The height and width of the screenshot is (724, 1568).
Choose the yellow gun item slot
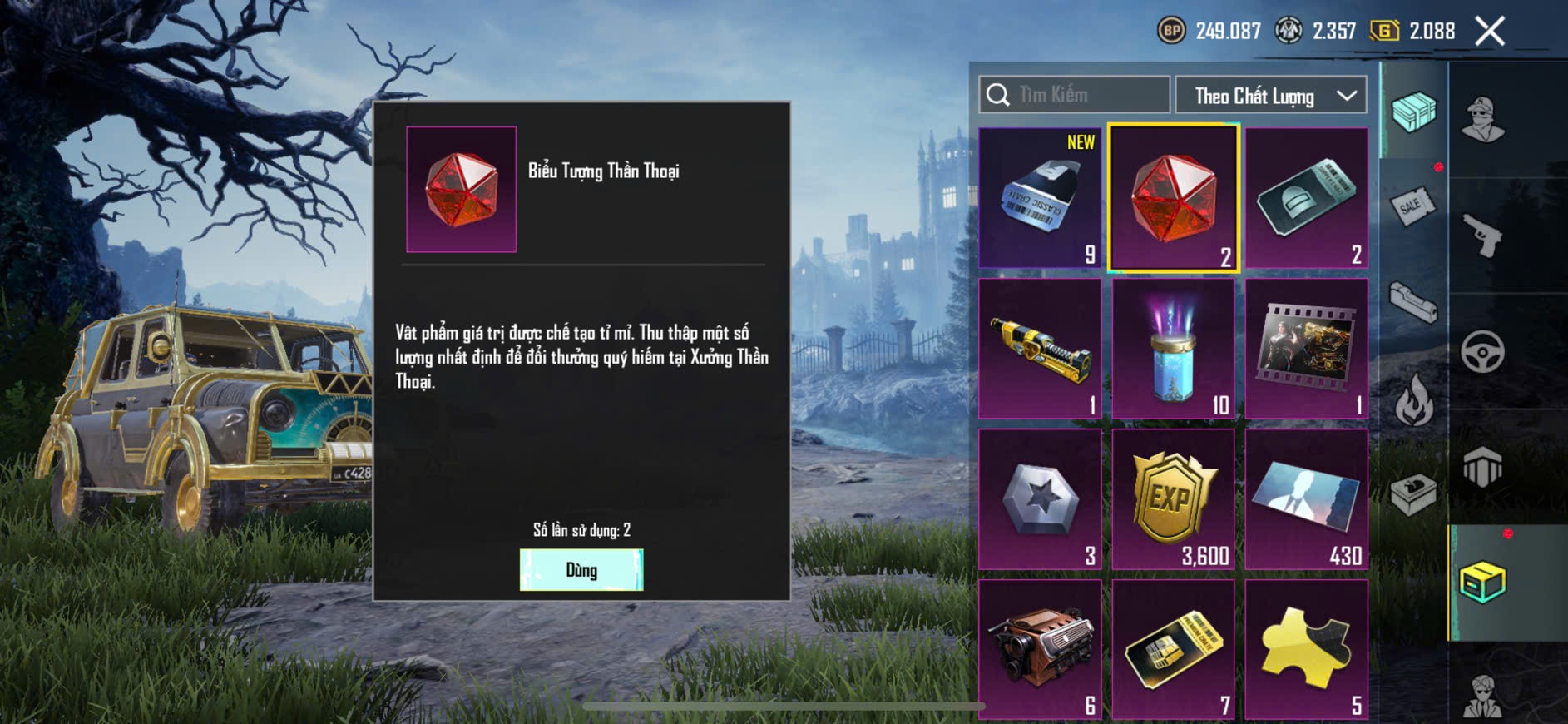click(1040, 349)
